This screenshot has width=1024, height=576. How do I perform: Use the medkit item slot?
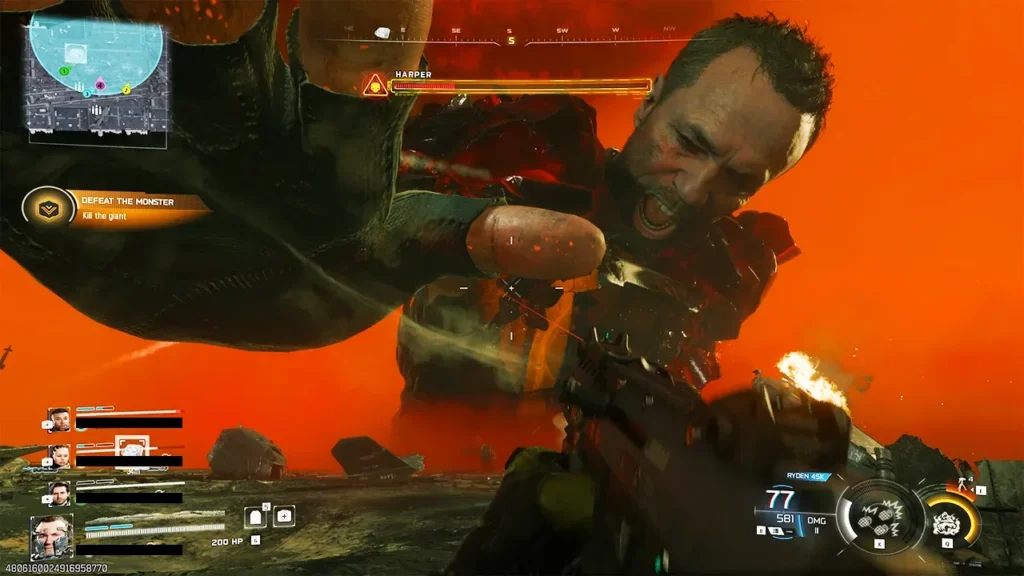click(x=284, y=517)
